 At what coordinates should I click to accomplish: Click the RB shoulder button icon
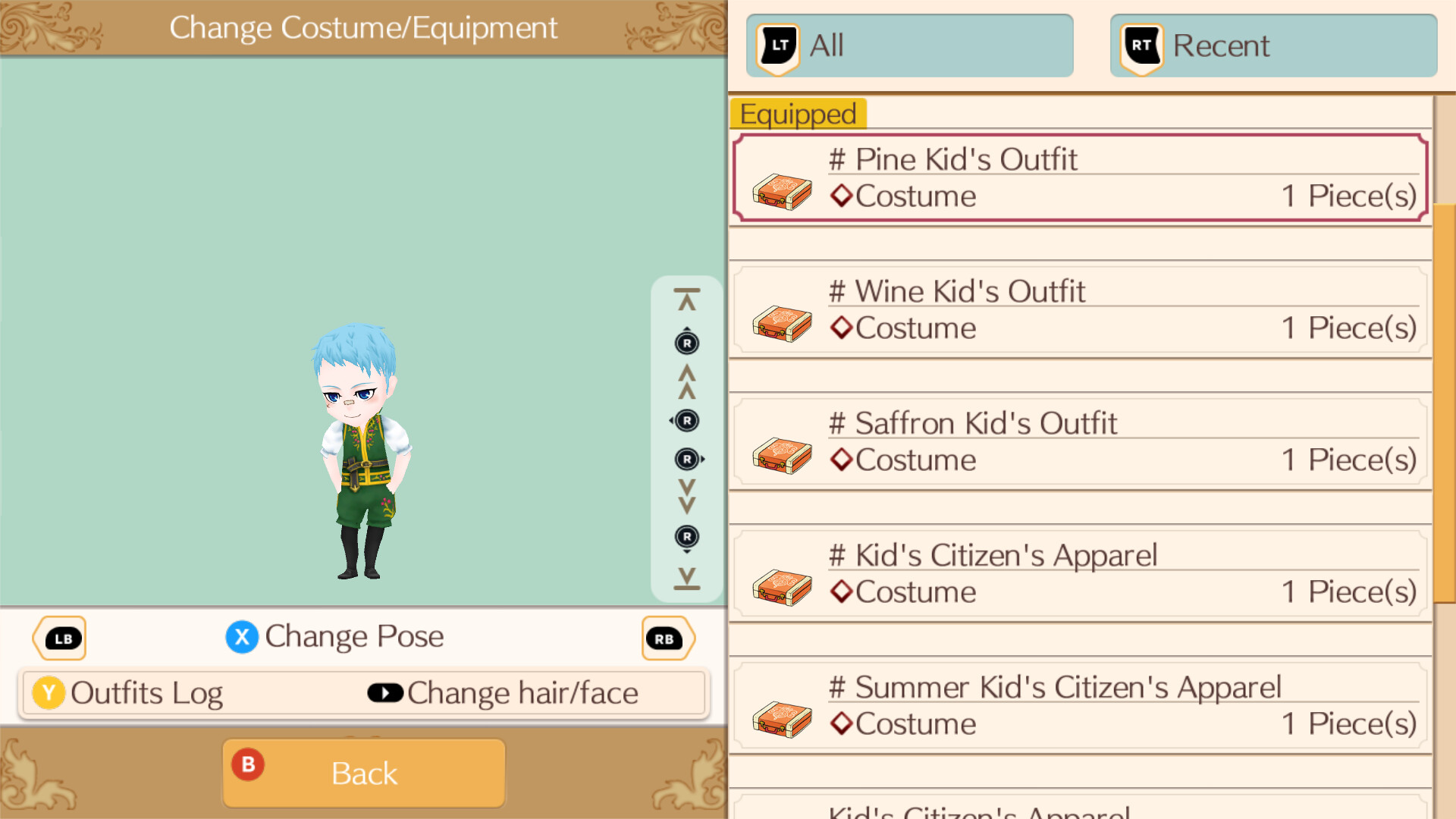click(667, 638)
